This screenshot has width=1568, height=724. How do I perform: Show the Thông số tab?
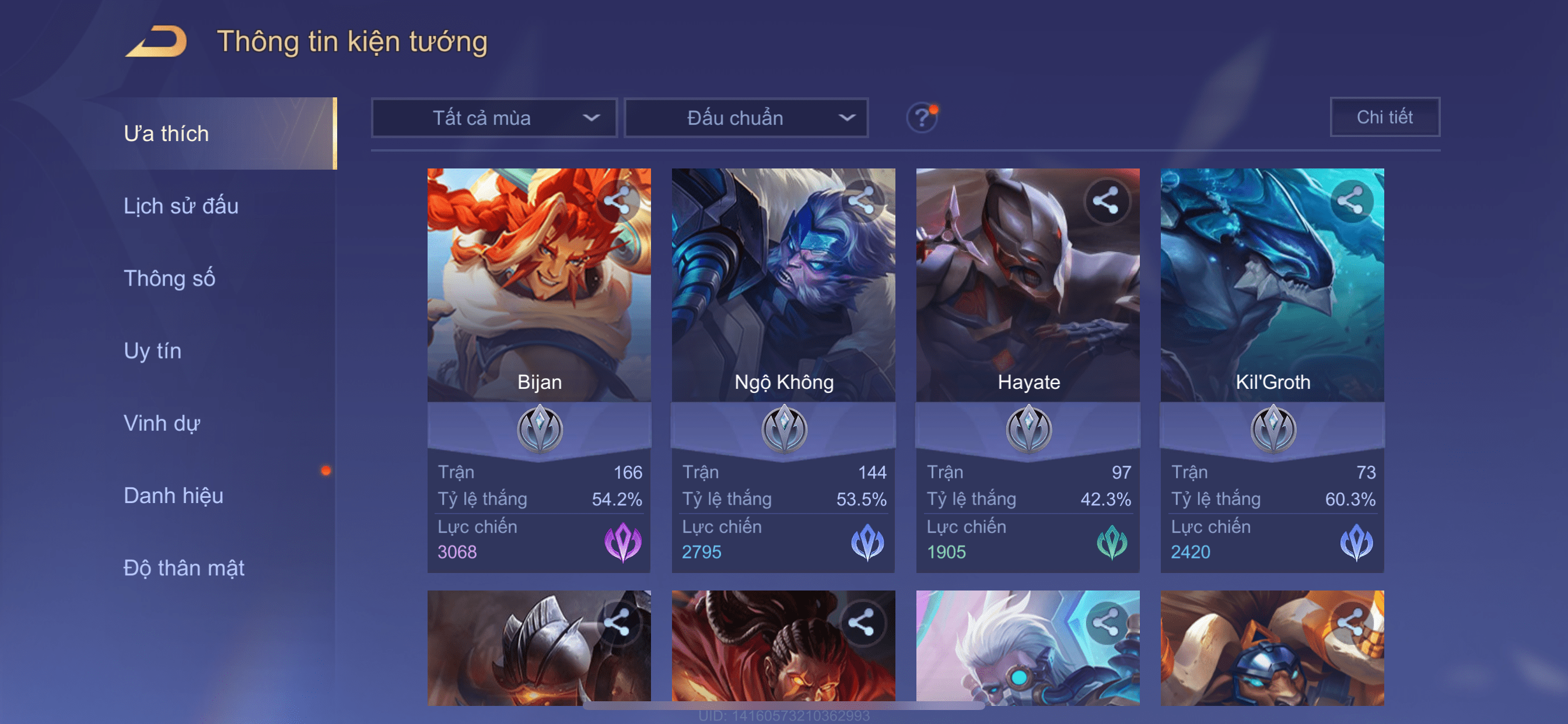click(169, 279)
